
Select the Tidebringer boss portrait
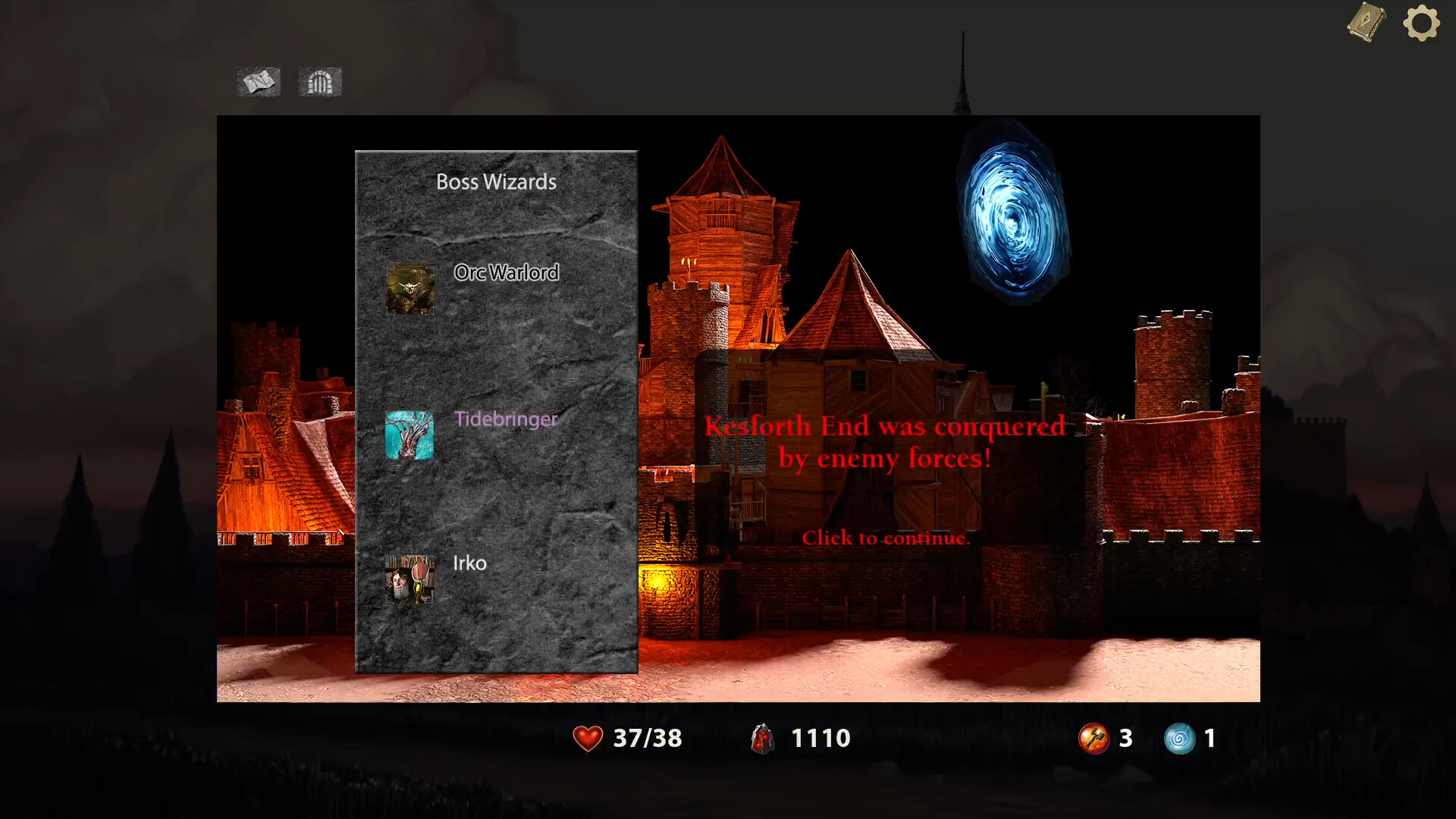410,435
